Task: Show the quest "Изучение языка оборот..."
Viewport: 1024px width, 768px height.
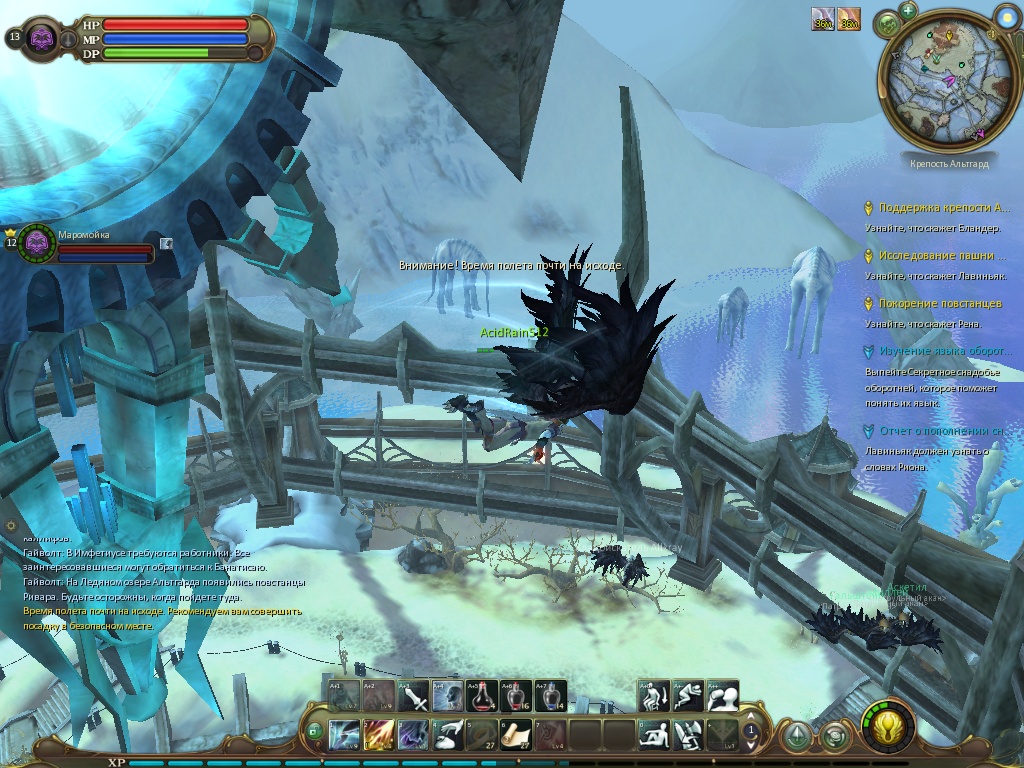Action: click(944, 352)
